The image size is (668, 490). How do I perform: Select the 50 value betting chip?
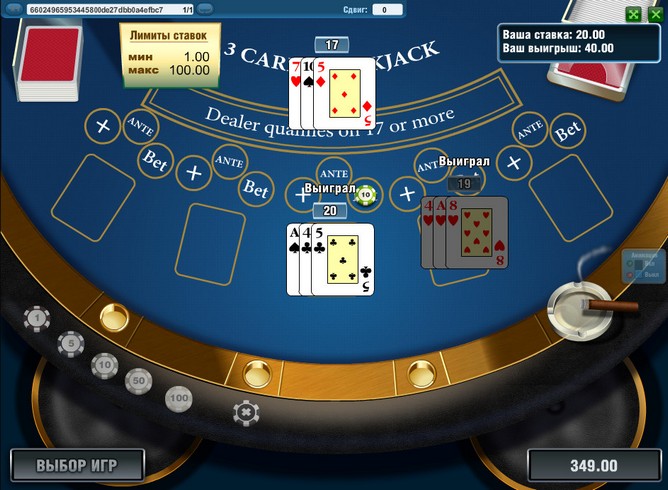click(x=138, y=380)
